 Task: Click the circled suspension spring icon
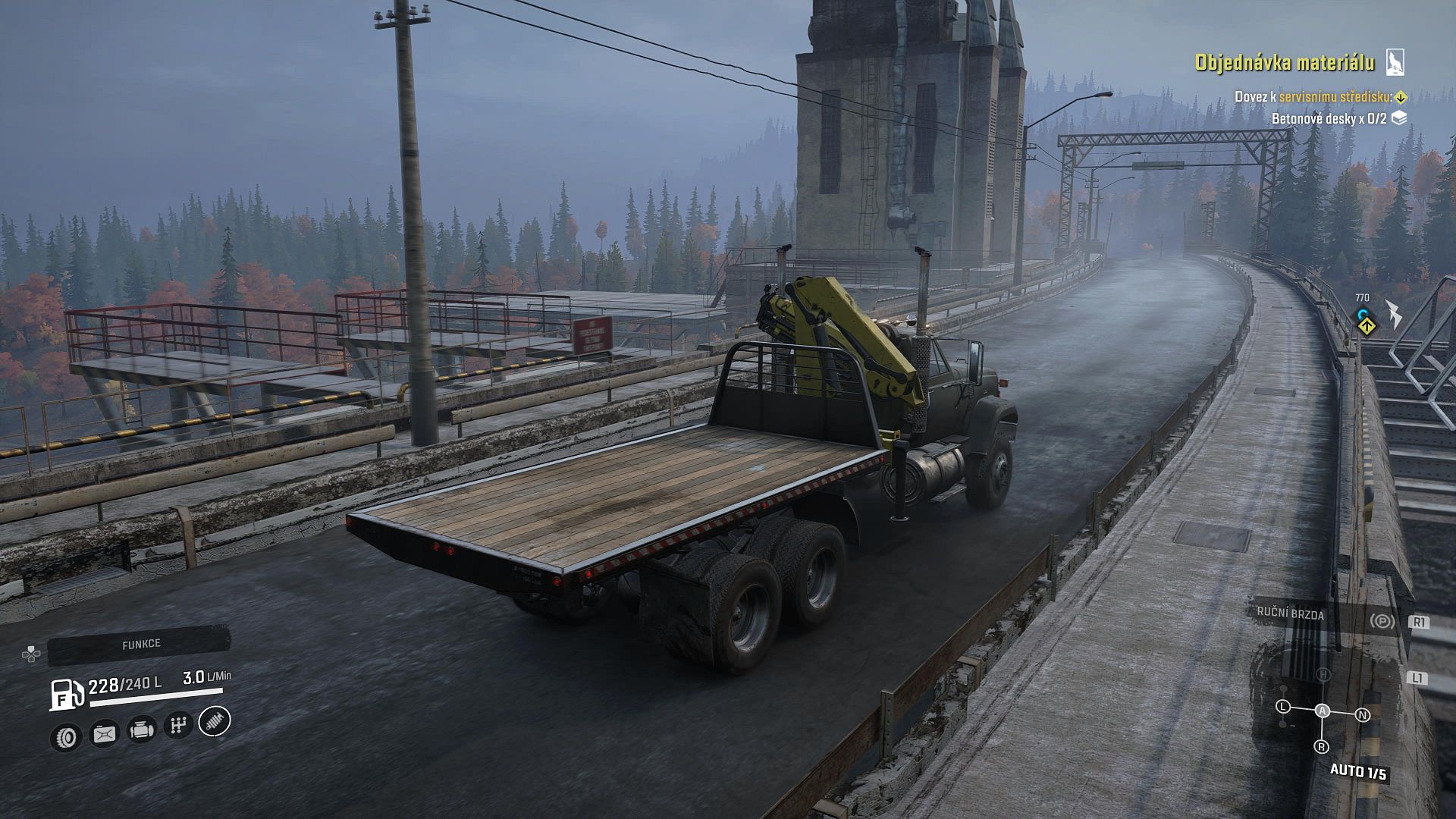coord(215,720)
